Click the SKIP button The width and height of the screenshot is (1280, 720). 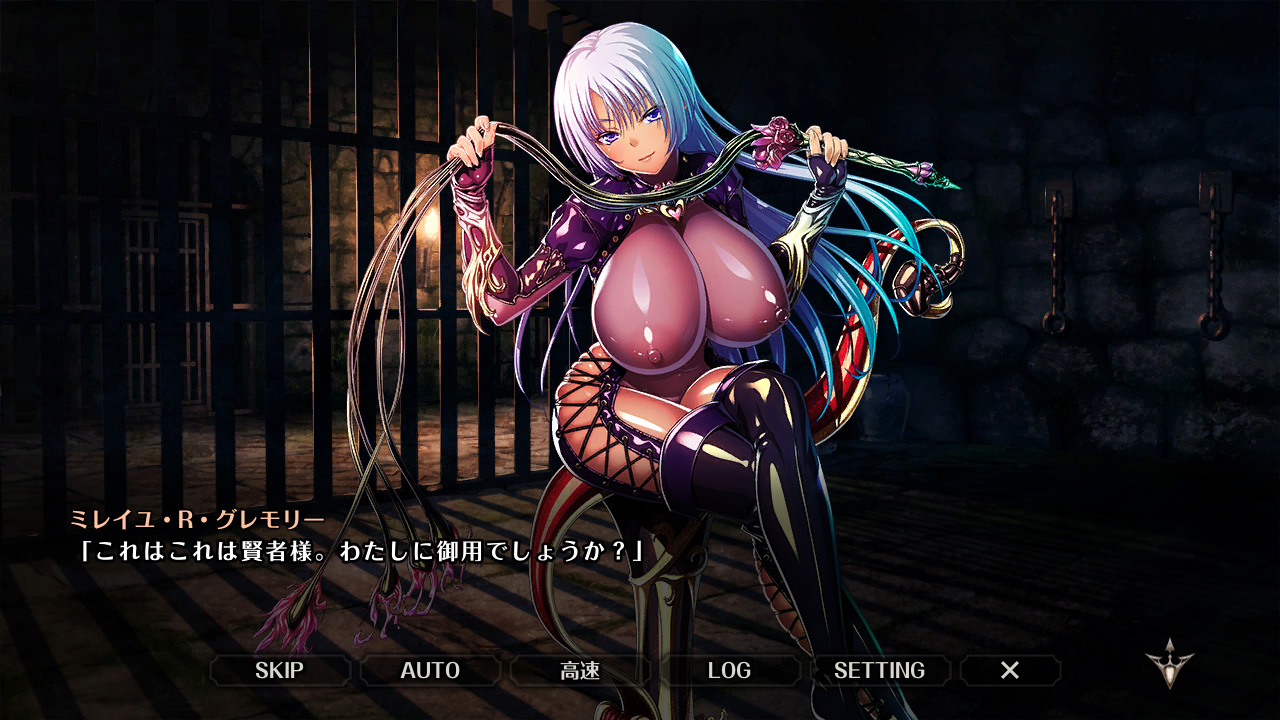[x=280, y=670]
